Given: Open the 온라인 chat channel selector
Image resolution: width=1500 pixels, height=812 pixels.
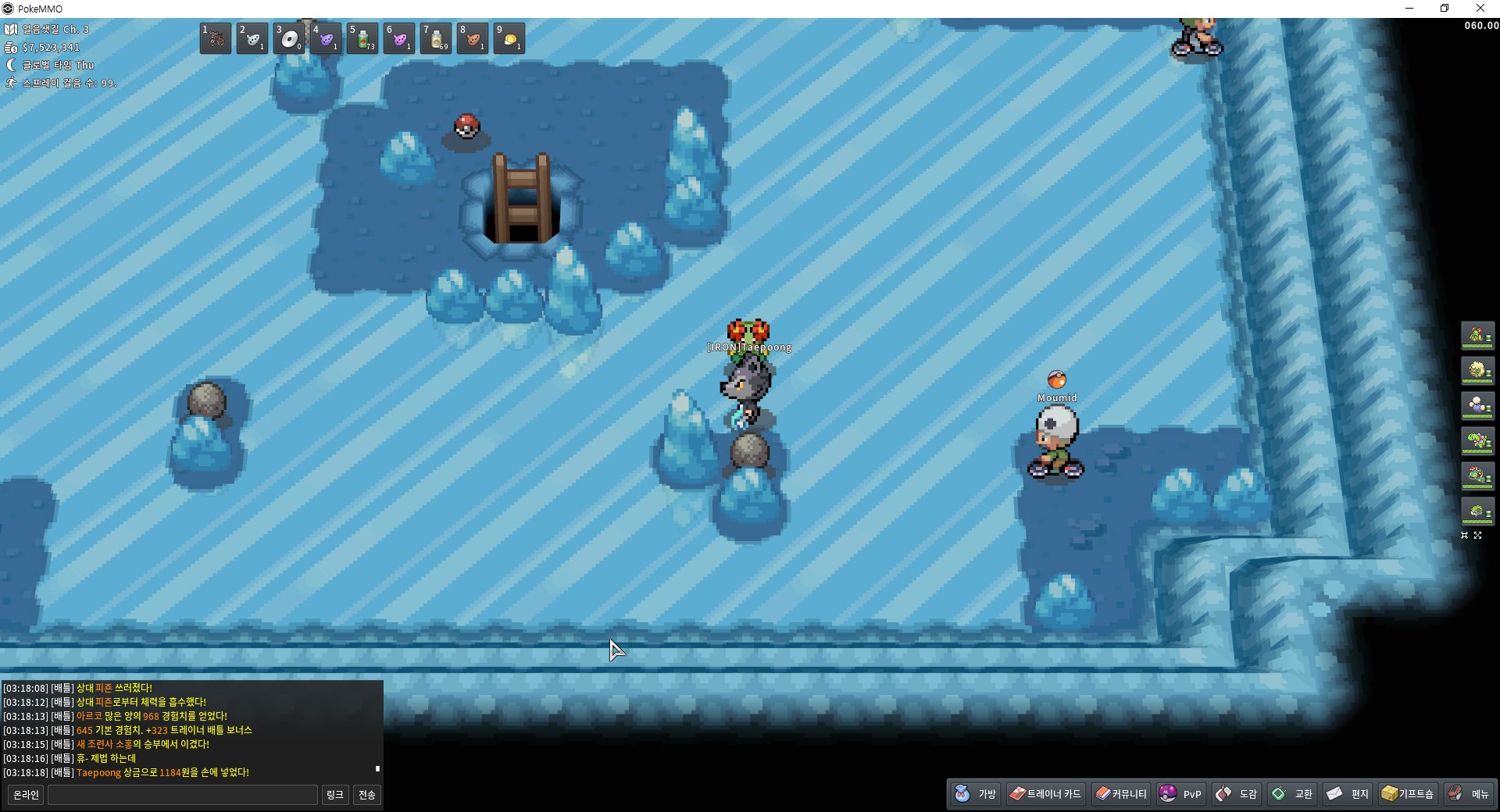Looking at the screenshot, I should click(26, 795).
